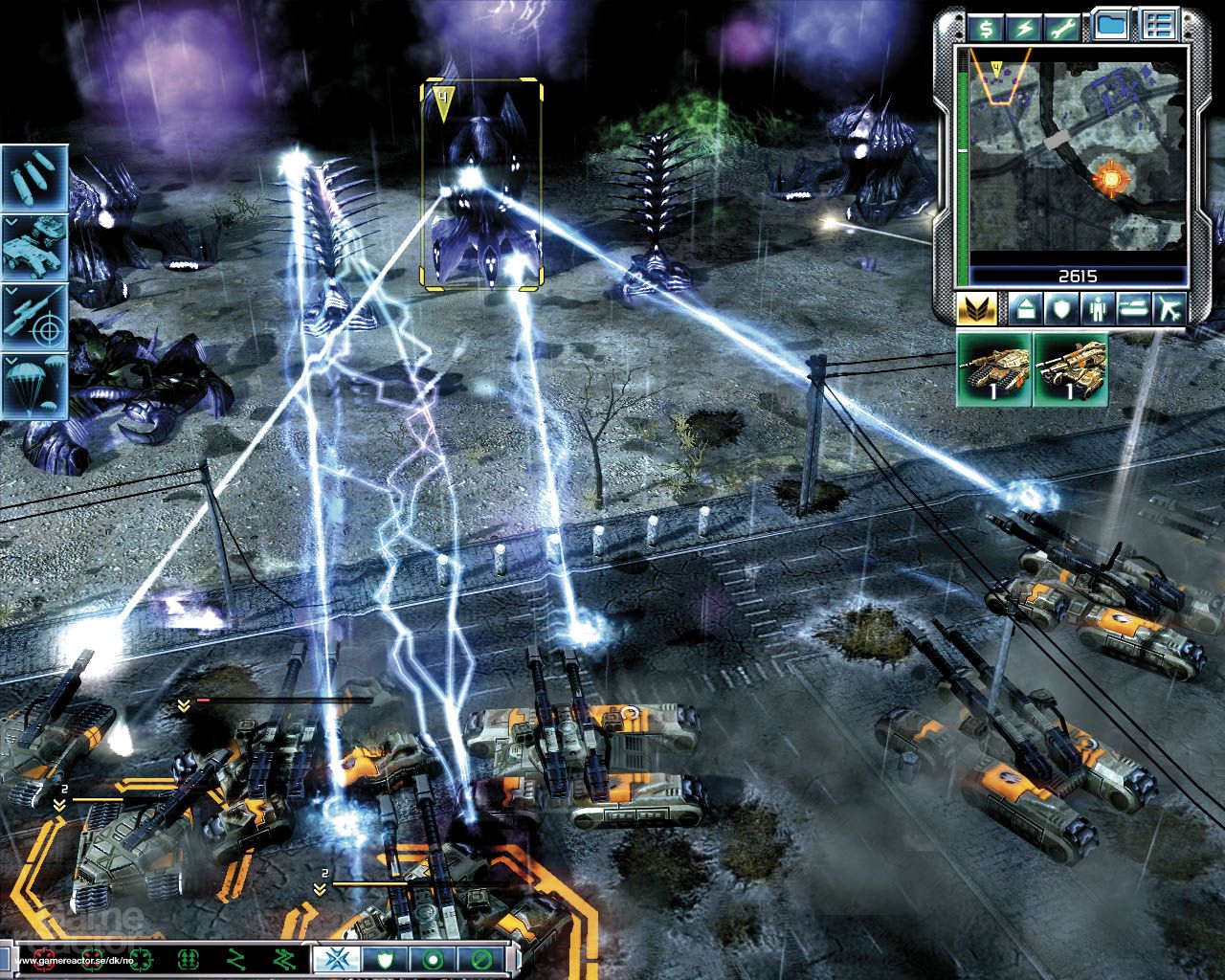The image size is (1225, 980).
Task: Open the aircraft production tab
Action: (x=1169, y=309)
